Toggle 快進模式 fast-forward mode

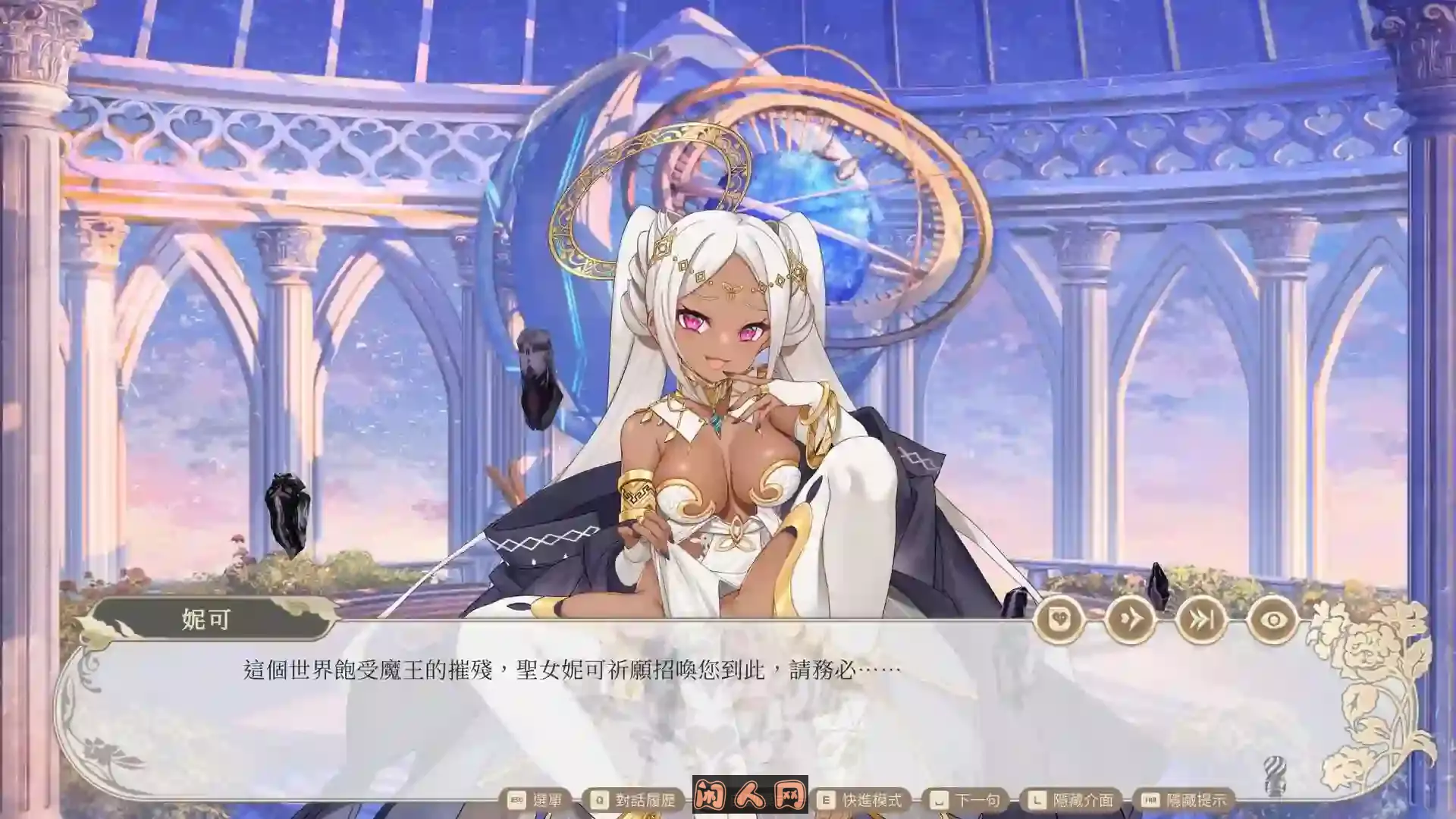tap(872, 798)
